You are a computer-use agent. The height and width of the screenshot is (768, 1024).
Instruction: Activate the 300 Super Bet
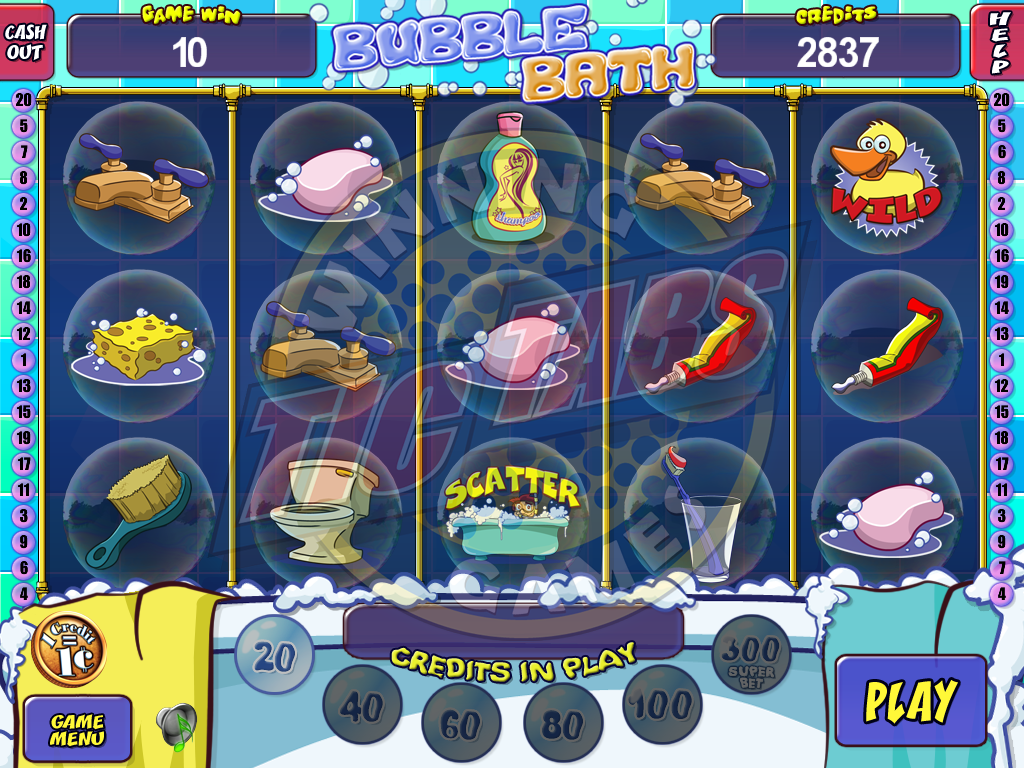pyautogui.click(x=751, y=655)
